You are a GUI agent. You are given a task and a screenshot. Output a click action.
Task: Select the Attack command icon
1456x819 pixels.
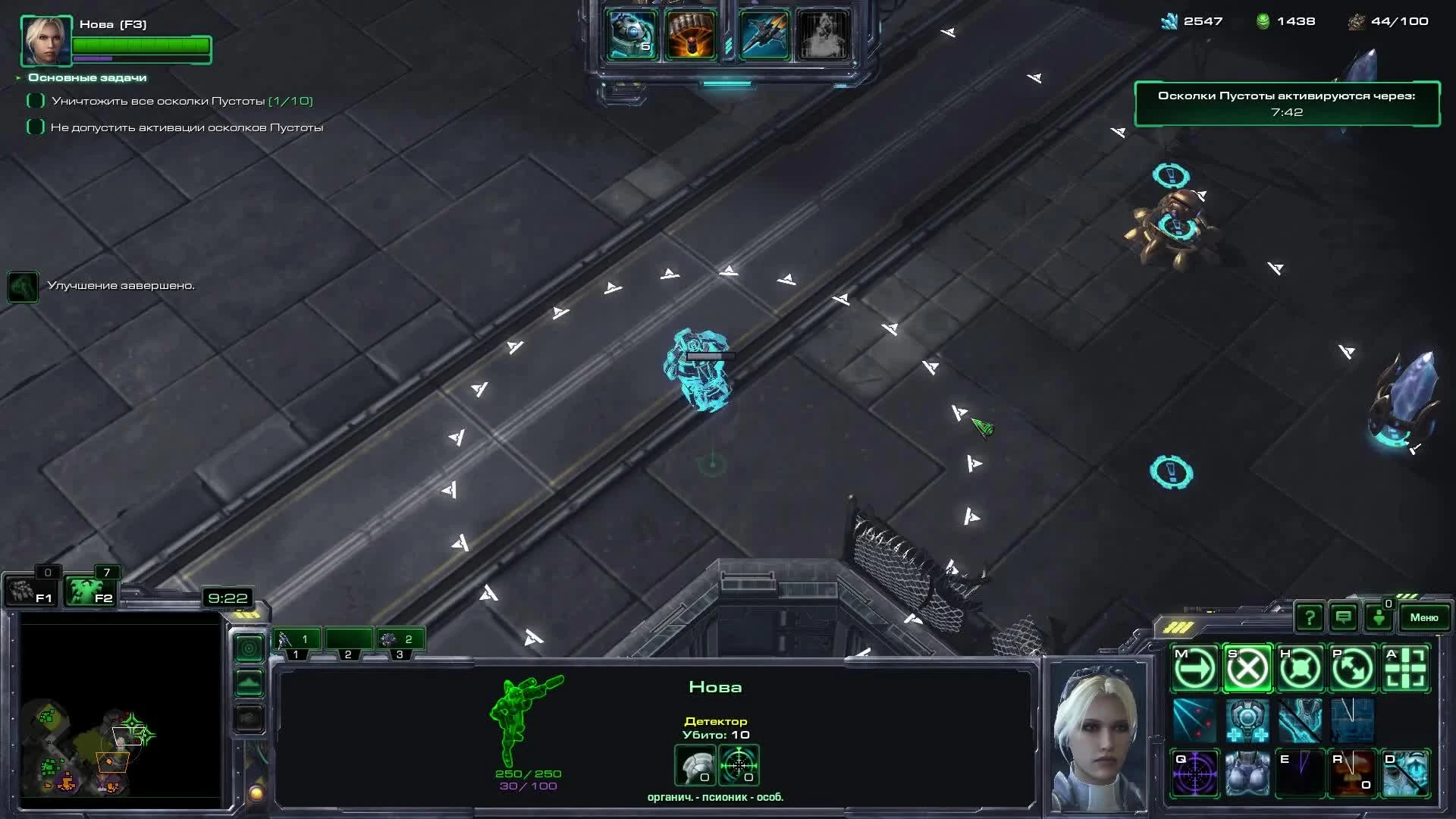coord(1407,668)
